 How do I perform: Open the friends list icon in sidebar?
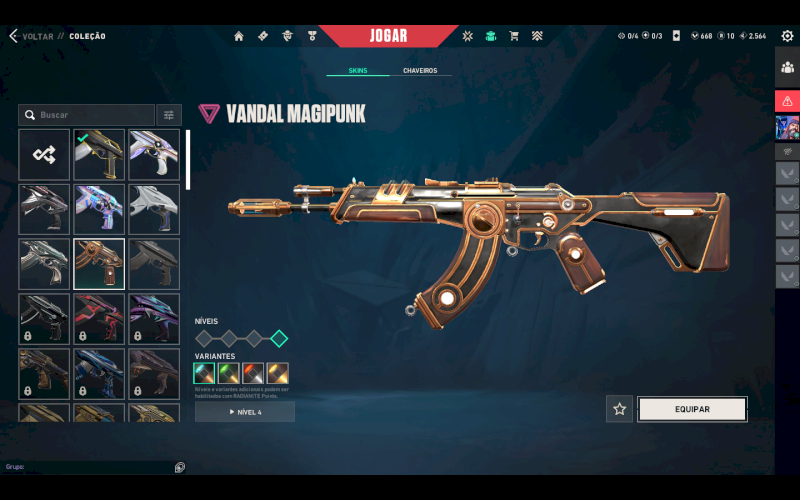[x=787, y=68]
